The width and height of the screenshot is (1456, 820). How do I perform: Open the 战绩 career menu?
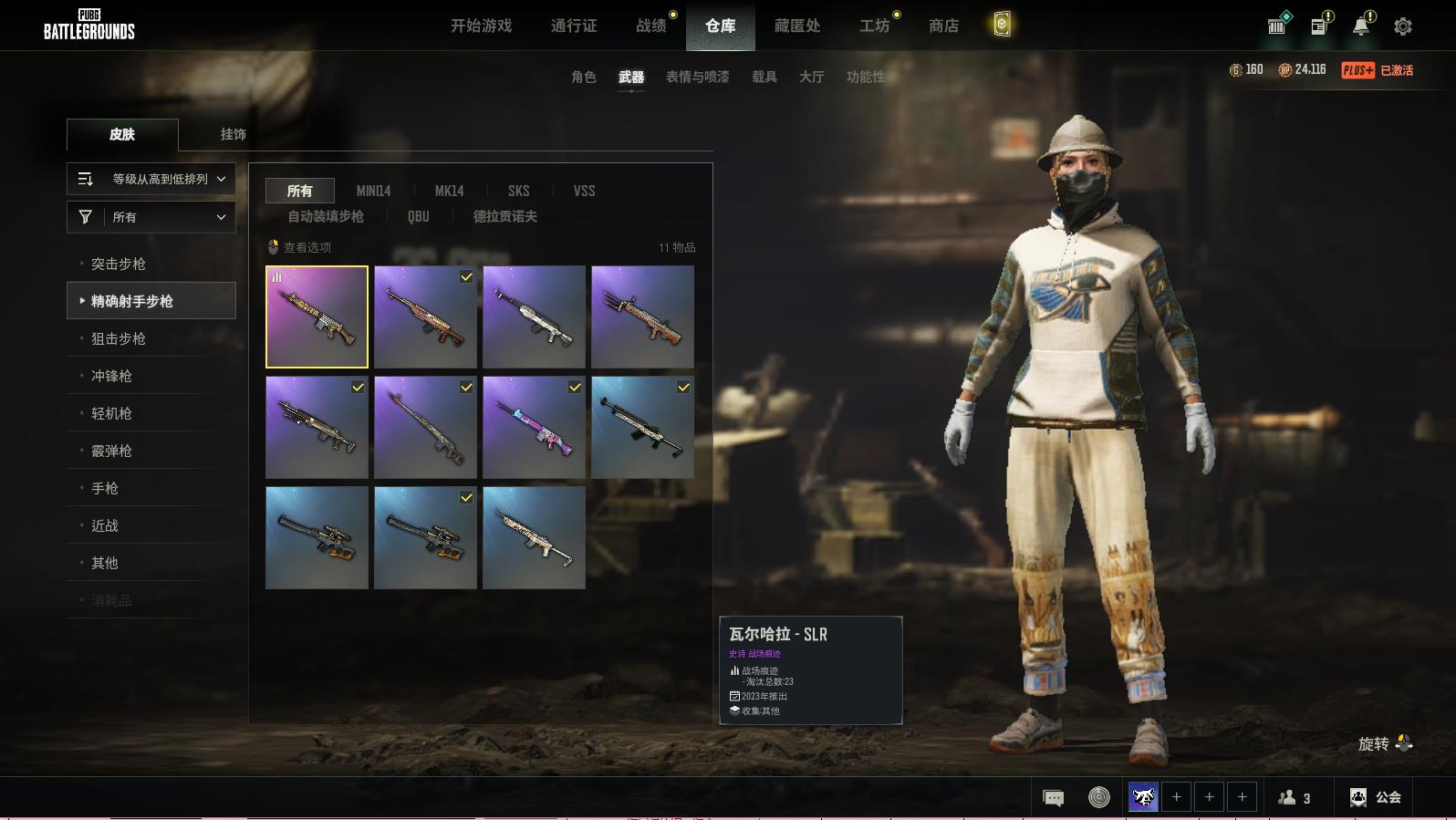click(x=651, y=26)
